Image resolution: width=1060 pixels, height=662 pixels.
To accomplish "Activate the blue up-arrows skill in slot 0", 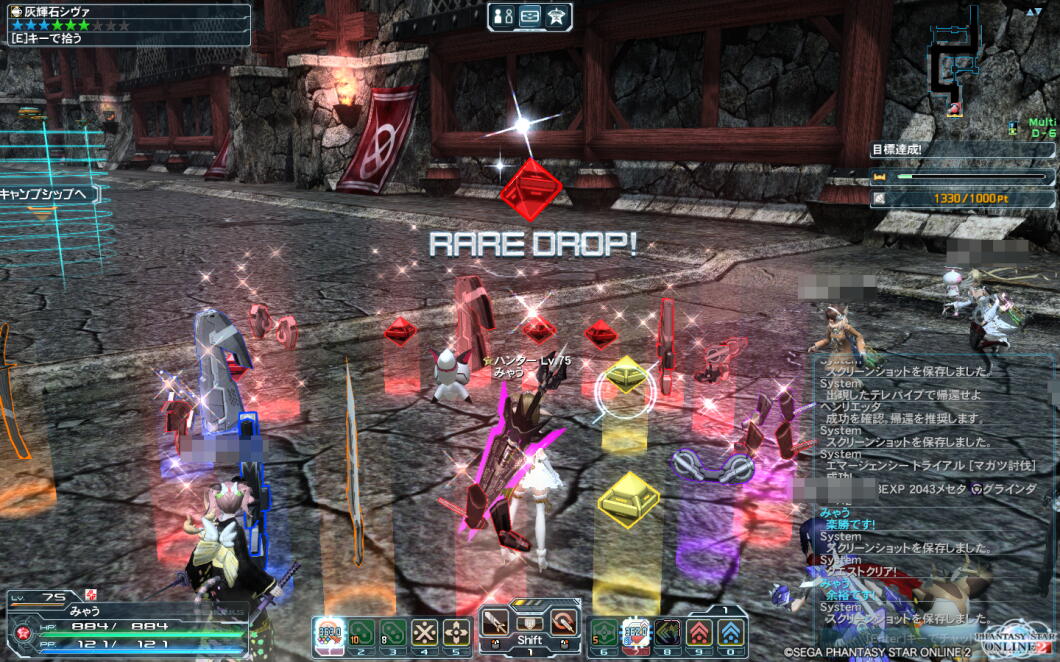I will tap(731, 633).
